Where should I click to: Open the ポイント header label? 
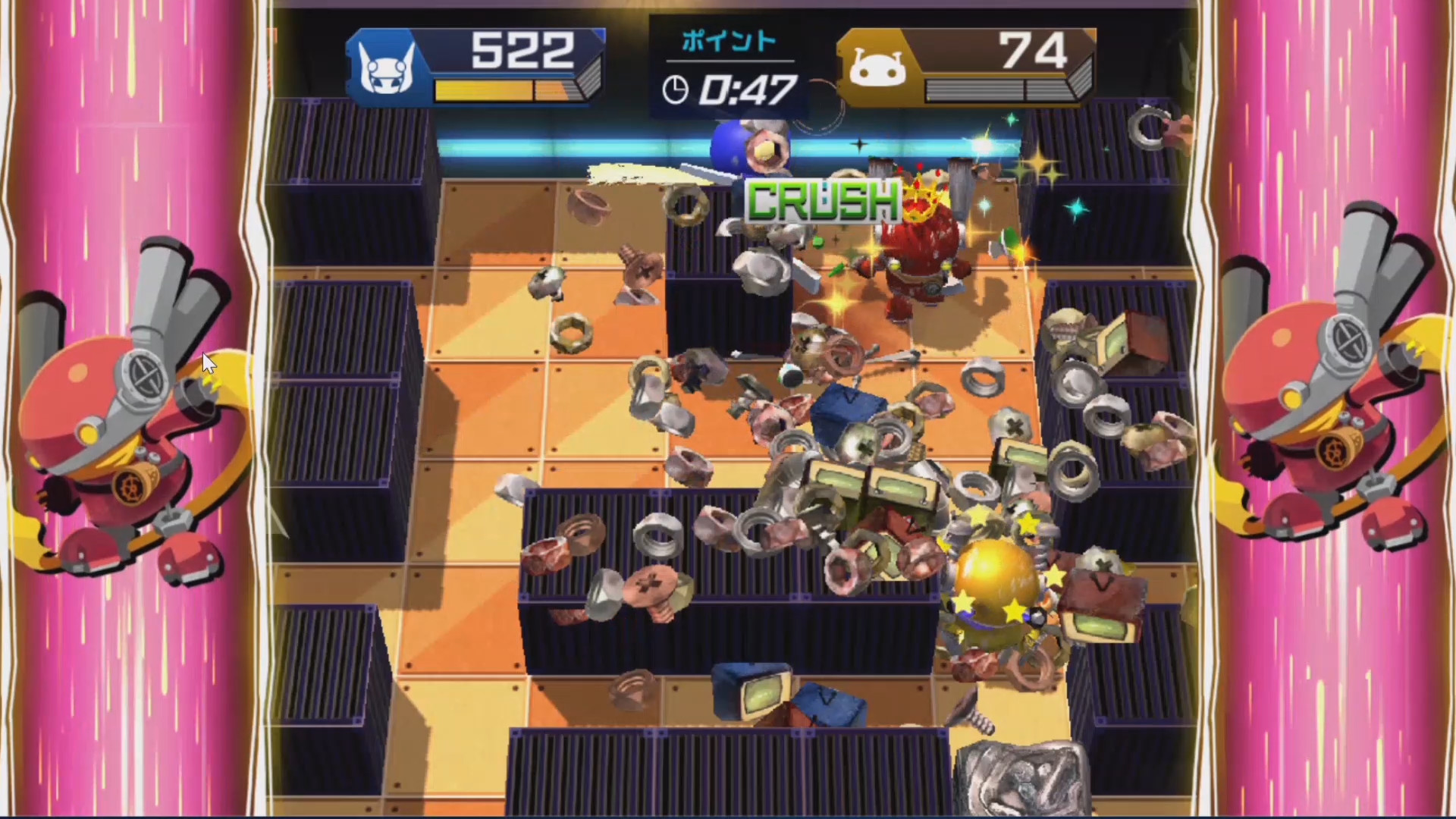[x=728, y=42]
